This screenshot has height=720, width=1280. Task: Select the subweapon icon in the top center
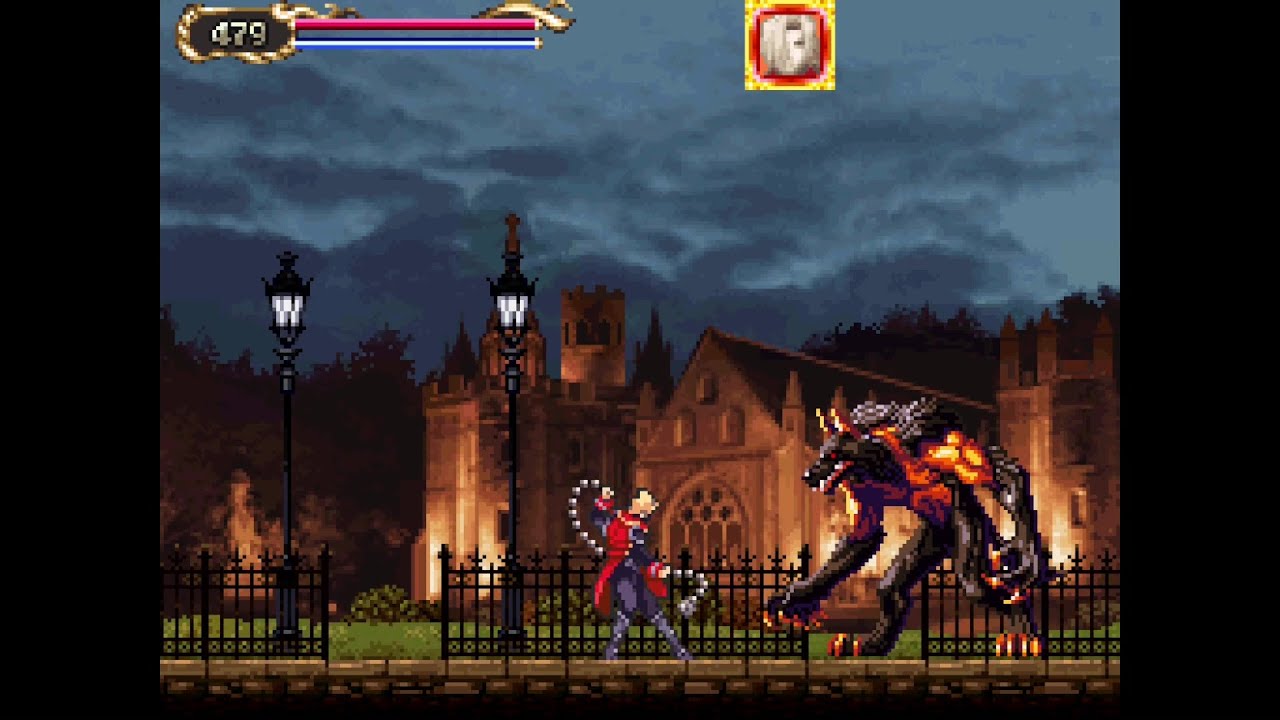click(790, 45)
